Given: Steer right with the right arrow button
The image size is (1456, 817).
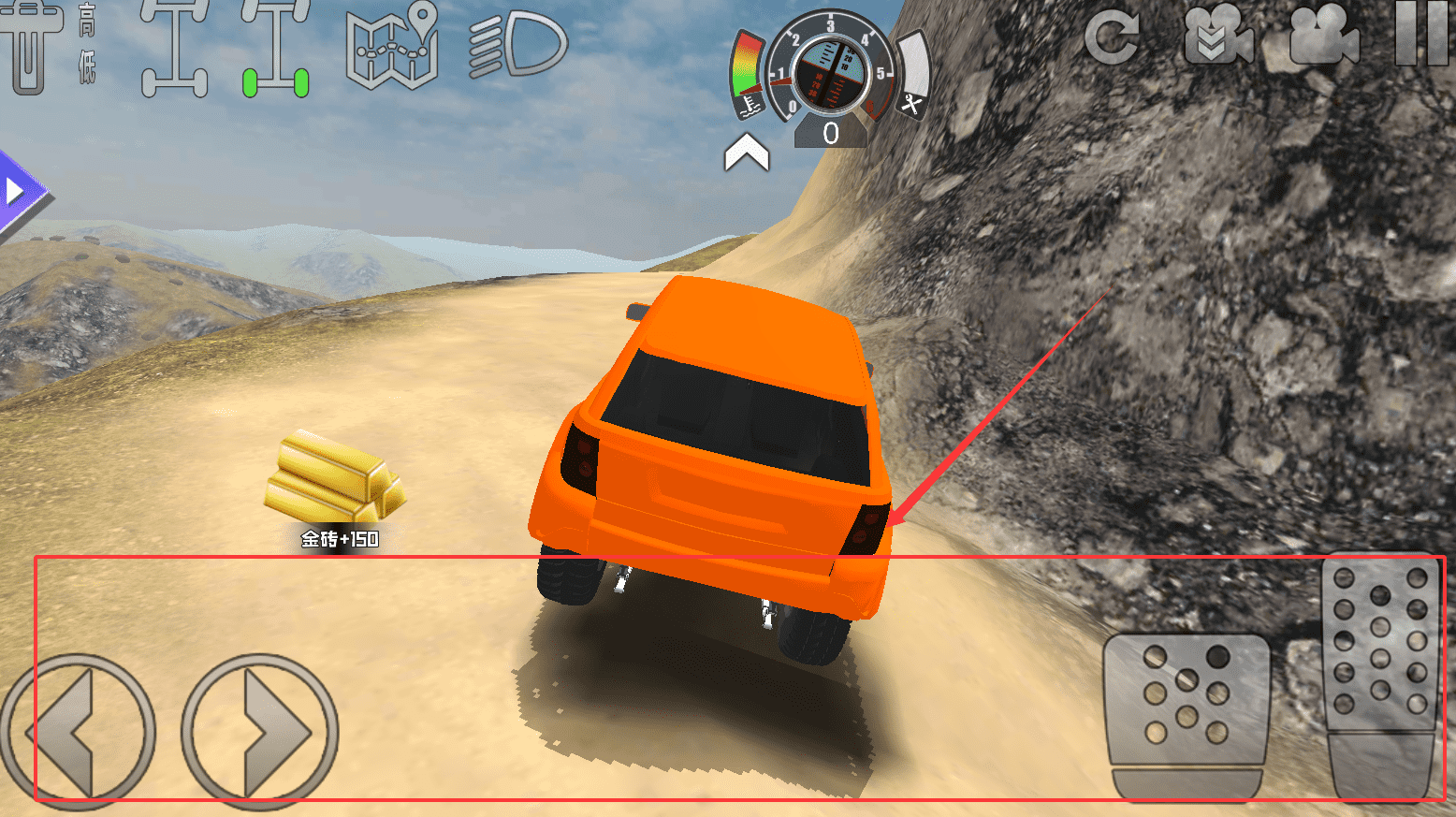Looking at the screenshot, I should (x=260, y=730).
